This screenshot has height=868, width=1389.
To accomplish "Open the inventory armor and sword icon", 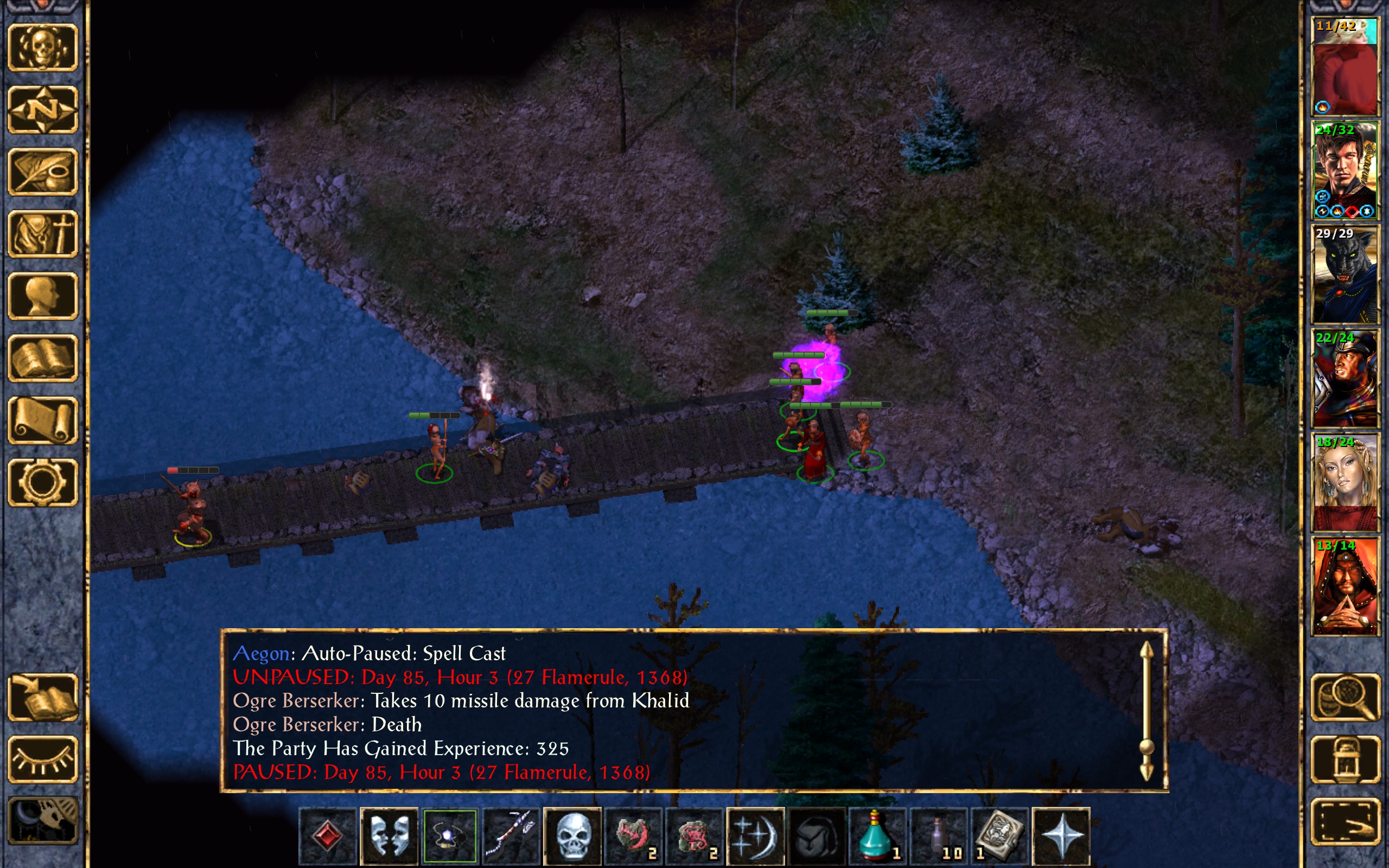I will click(x=42, y=234).
